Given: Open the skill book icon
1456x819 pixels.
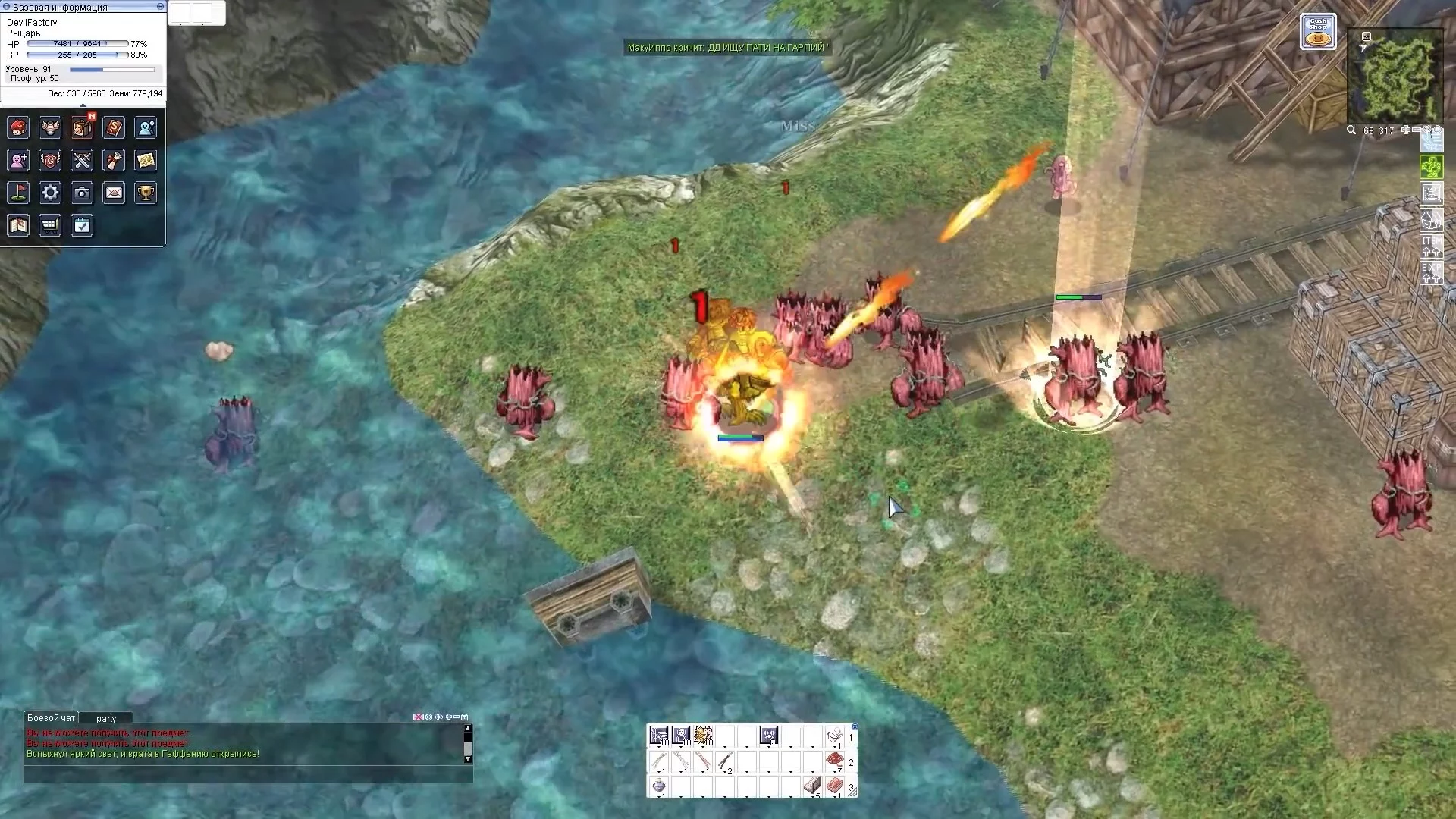Looking at the screenshot, I should [114, 127].
